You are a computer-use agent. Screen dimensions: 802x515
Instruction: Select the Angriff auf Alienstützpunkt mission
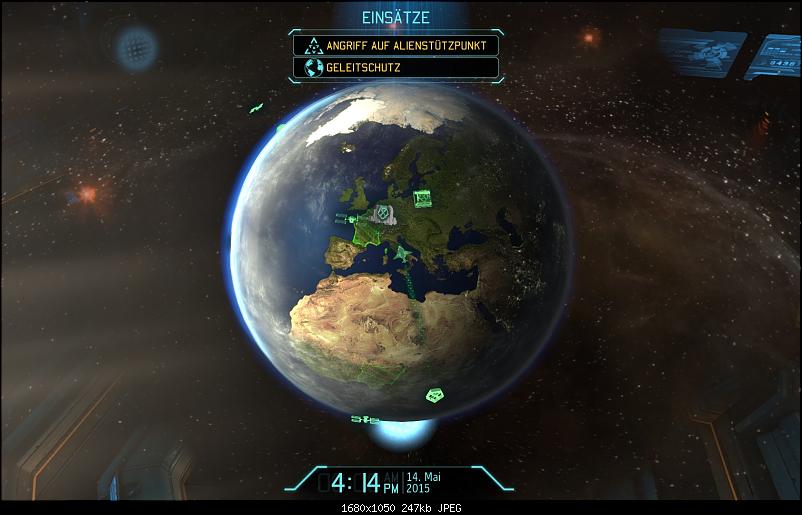[396, 45]
